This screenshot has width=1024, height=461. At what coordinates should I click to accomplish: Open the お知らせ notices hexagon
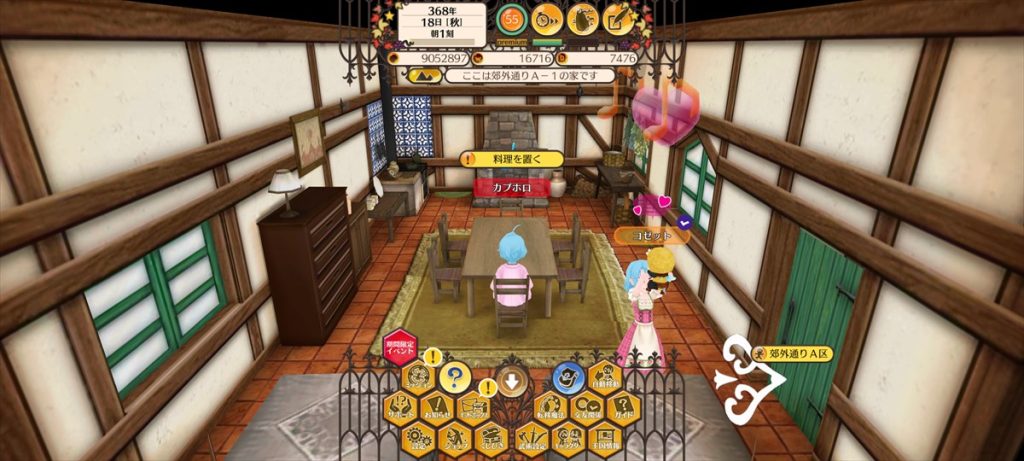coord(437,409)
